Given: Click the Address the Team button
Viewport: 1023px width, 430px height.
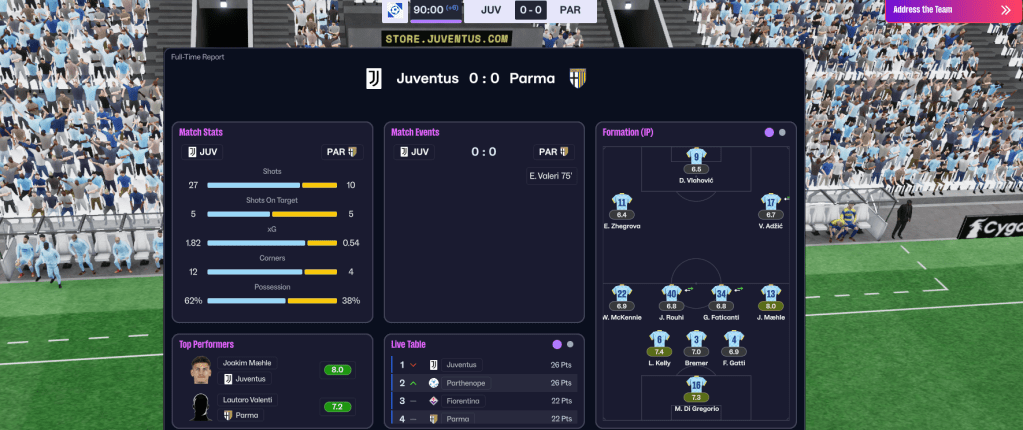Looking at the screenshot, I should (950, 10).
